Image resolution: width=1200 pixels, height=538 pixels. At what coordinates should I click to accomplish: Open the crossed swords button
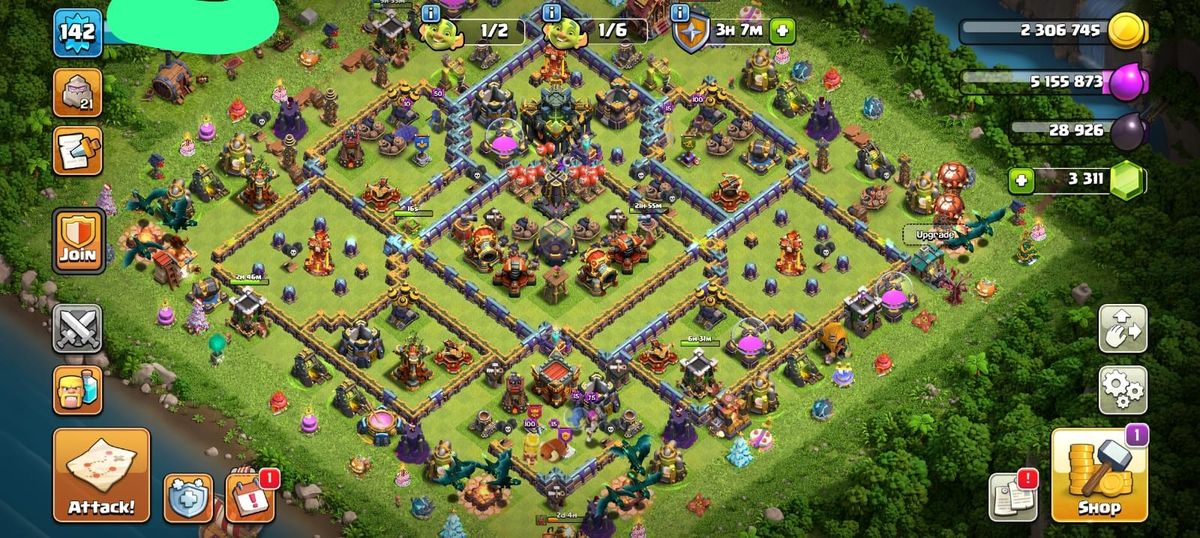[x=77, y=329]
